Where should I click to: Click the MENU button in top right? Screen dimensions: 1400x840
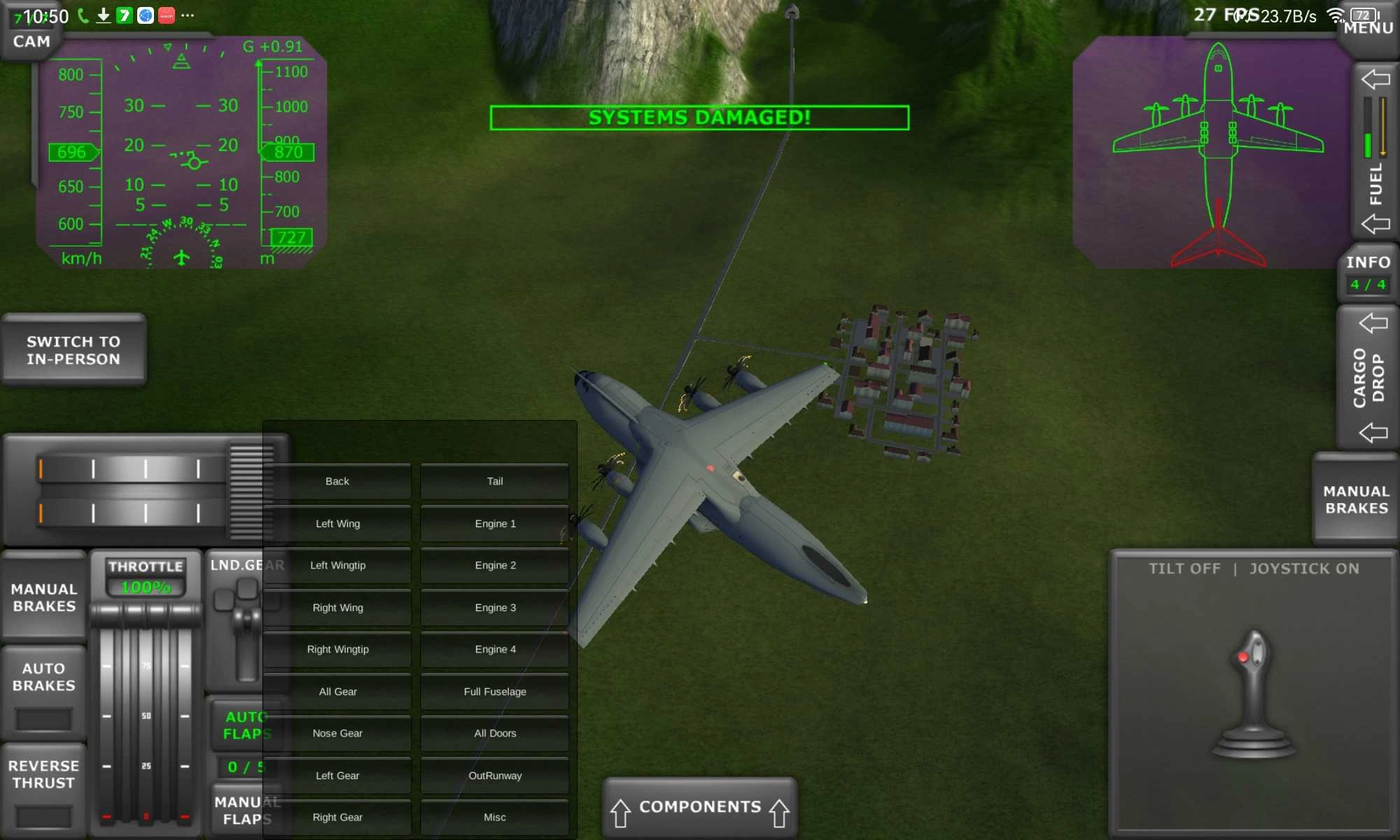click(x=1370, y=28)
